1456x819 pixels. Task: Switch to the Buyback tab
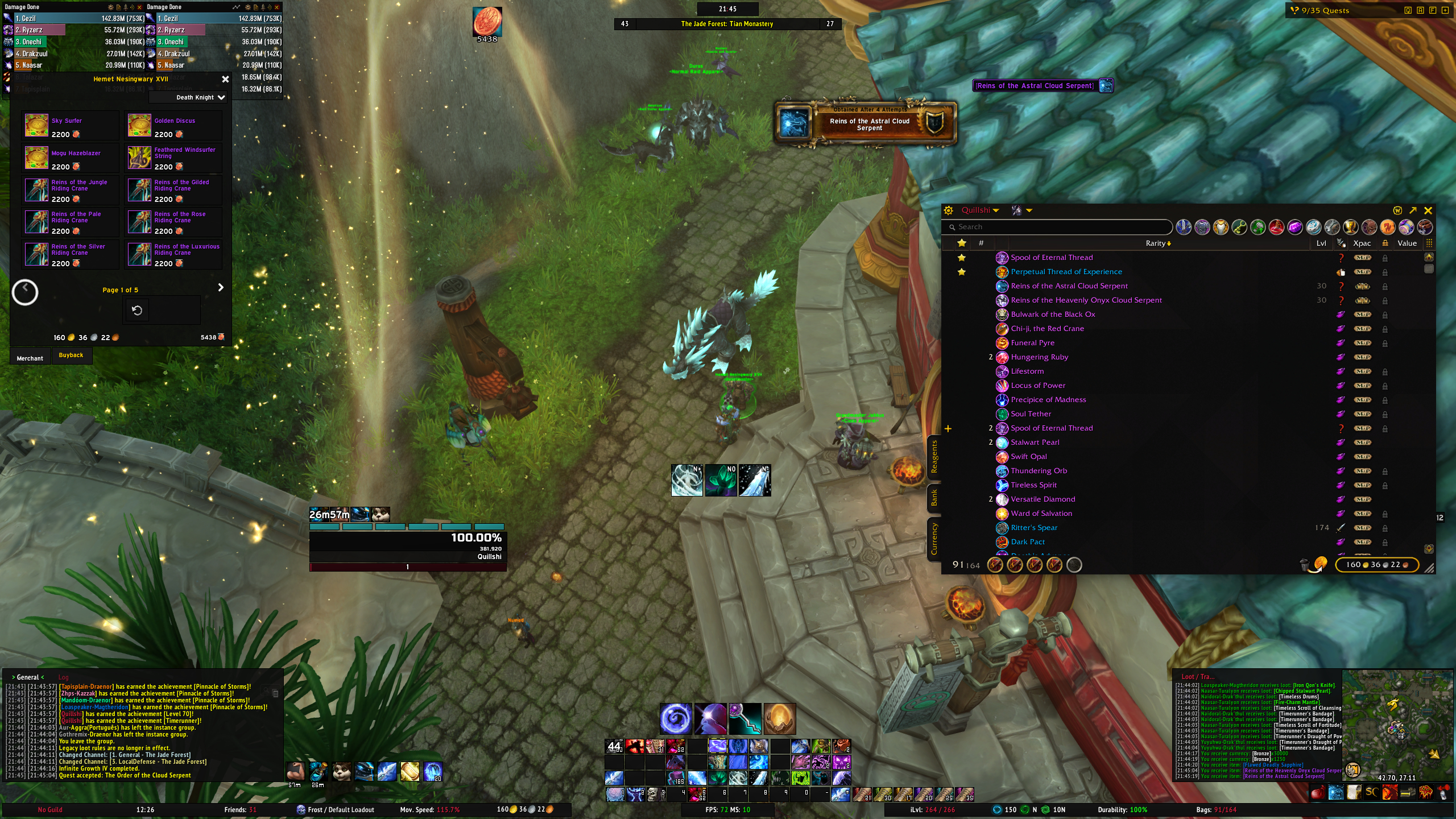coord(71,355)
